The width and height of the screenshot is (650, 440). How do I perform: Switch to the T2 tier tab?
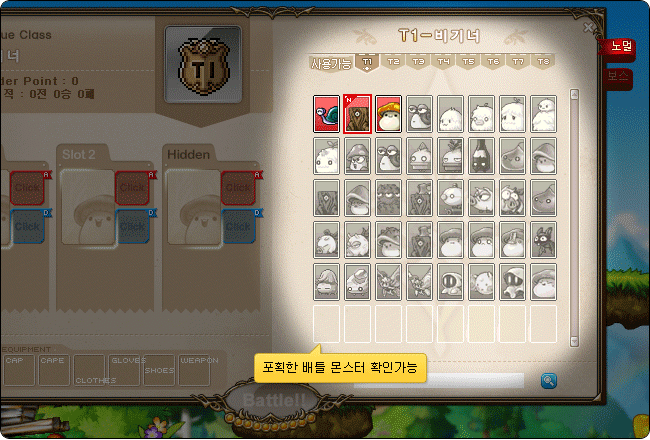point(393,62)
